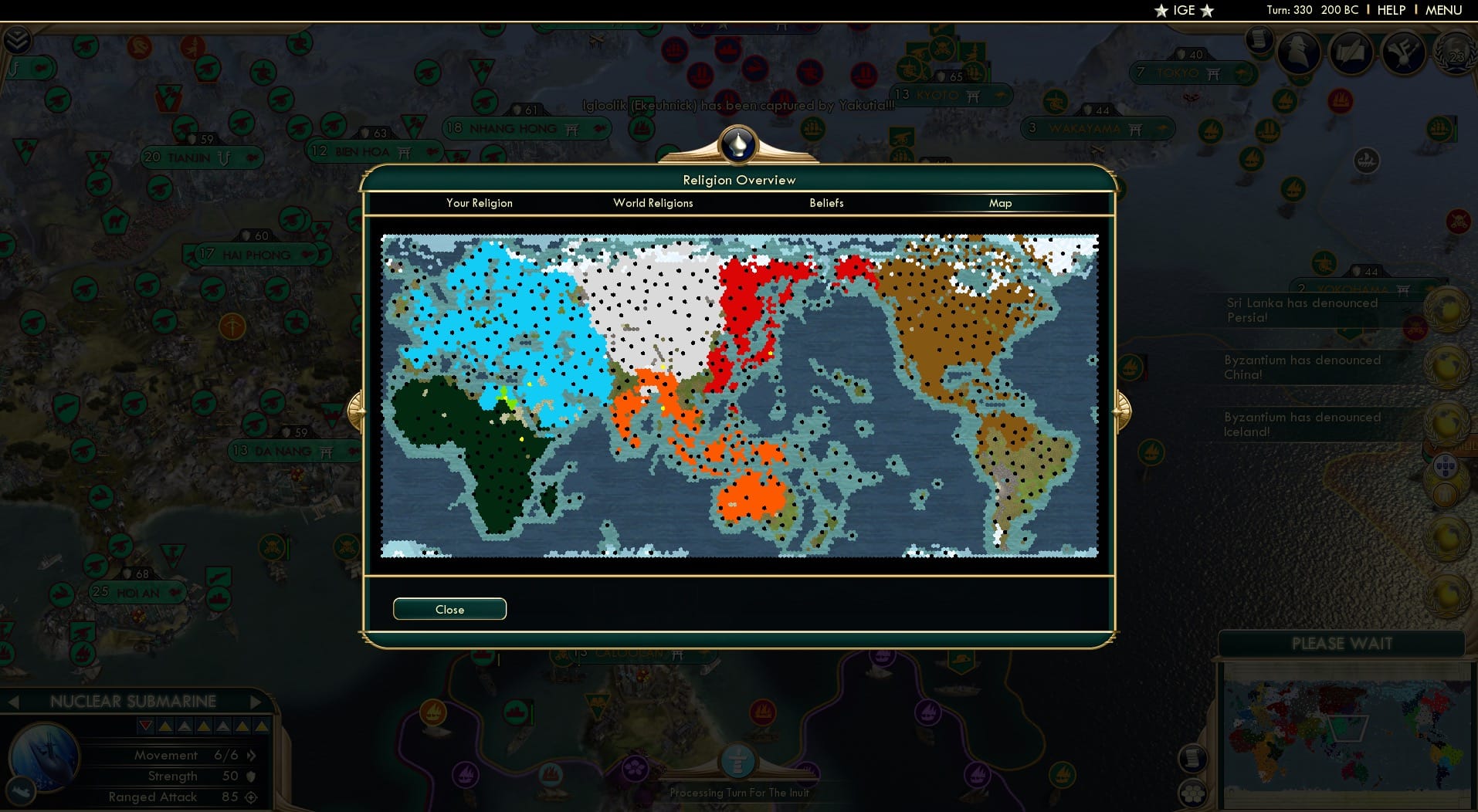Select the Nuclear Submarine unit portrait
1478x812 pixels.
point(45,758)
